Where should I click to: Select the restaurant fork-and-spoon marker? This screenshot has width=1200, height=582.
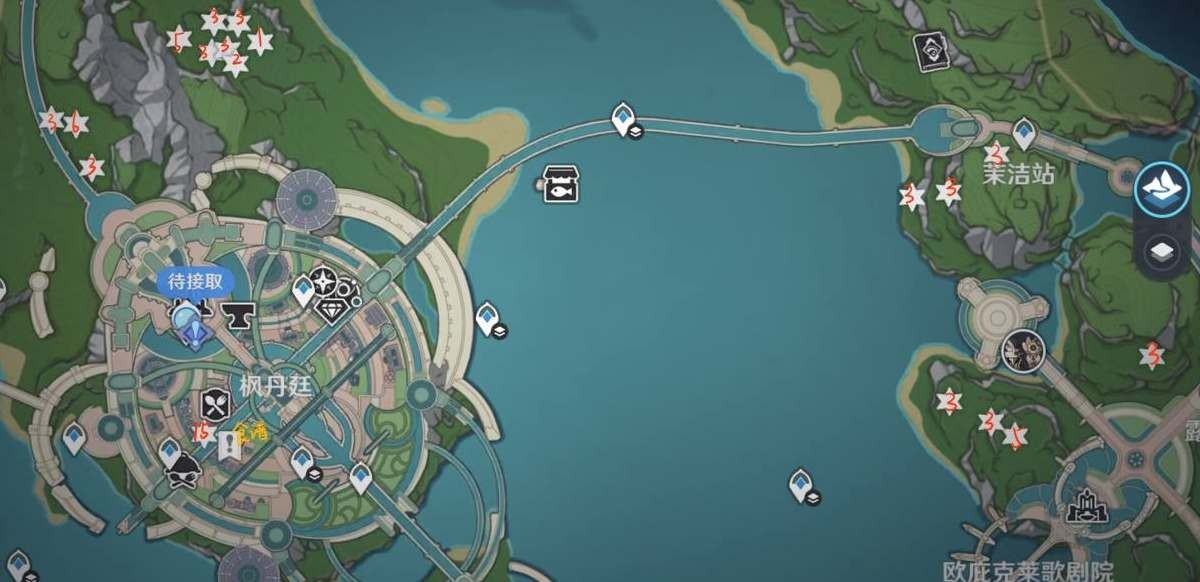pyautogui.click(x=217, y=404)
